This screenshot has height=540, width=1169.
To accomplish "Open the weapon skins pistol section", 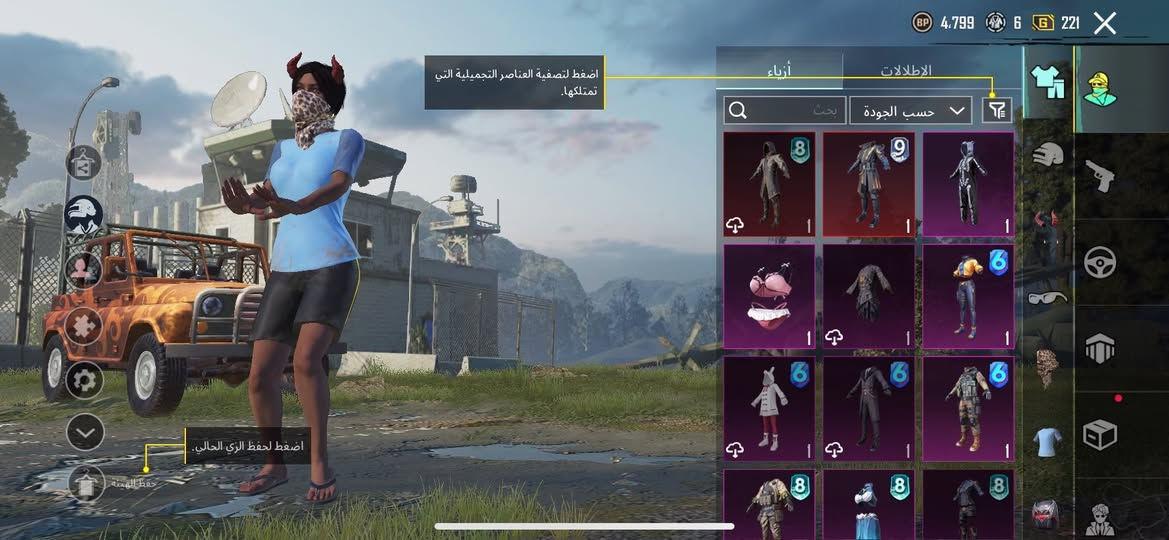I will tap(1101, 177).
